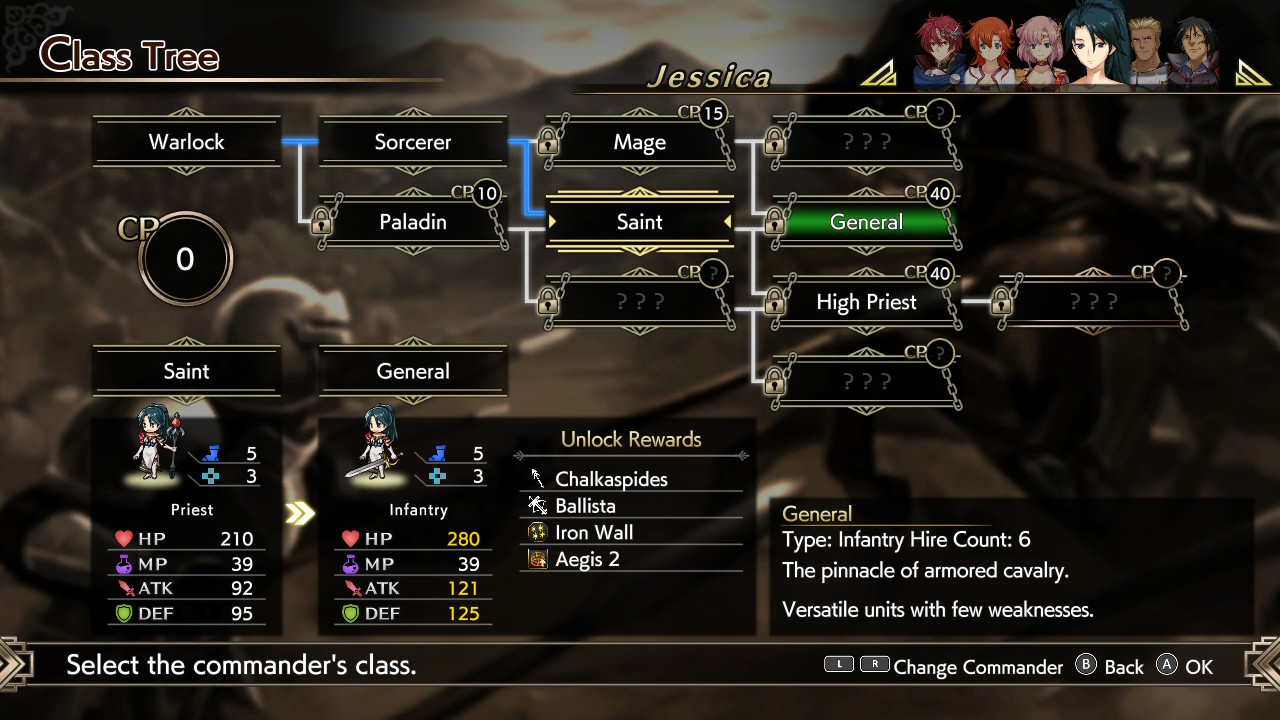1280x720 pixels.
Task: Click the right arrow on the Saint box
Action: point(725,222)
